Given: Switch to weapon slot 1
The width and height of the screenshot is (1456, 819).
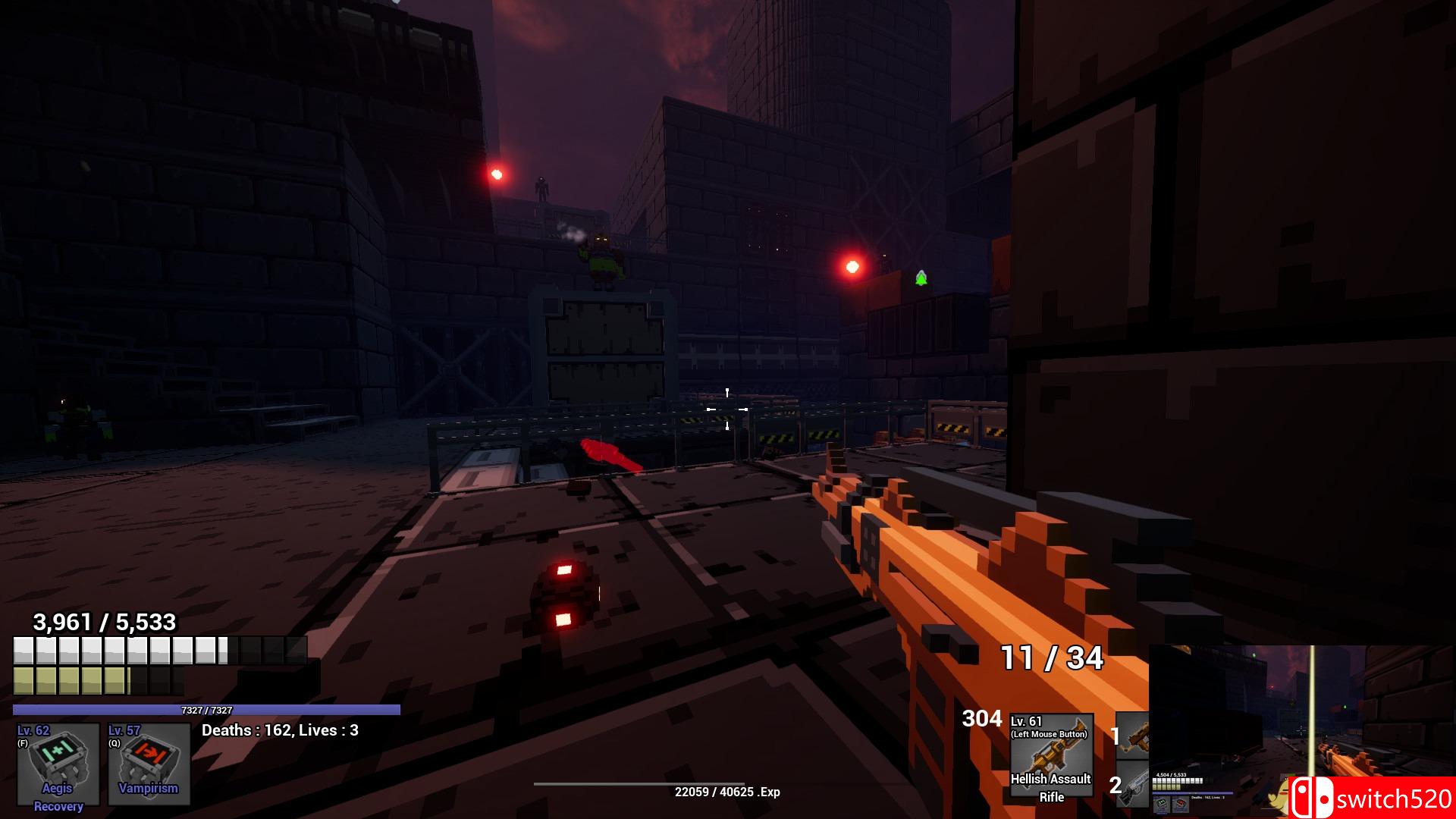Looking at the screenshot, I should pyautogui.click(x=1133, y=736).
